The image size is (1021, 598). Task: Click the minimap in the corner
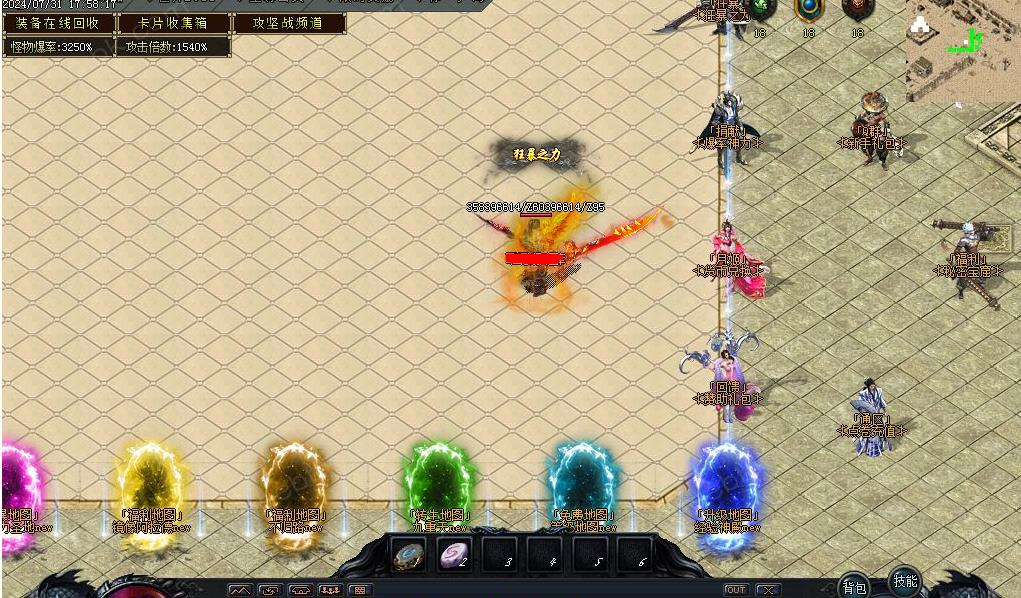click(963, 50)
